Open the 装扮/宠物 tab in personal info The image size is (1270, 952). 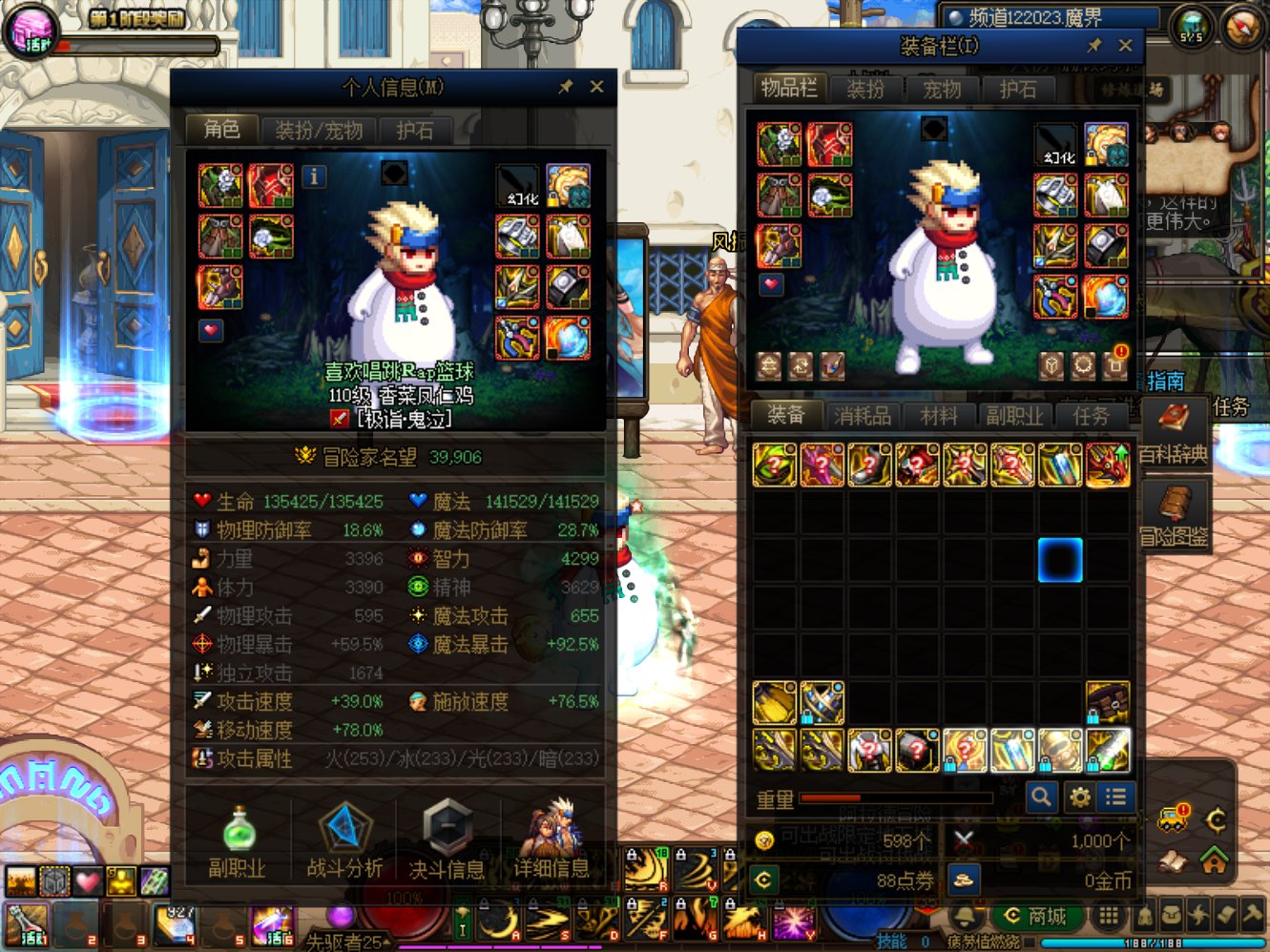click(318, 131)
